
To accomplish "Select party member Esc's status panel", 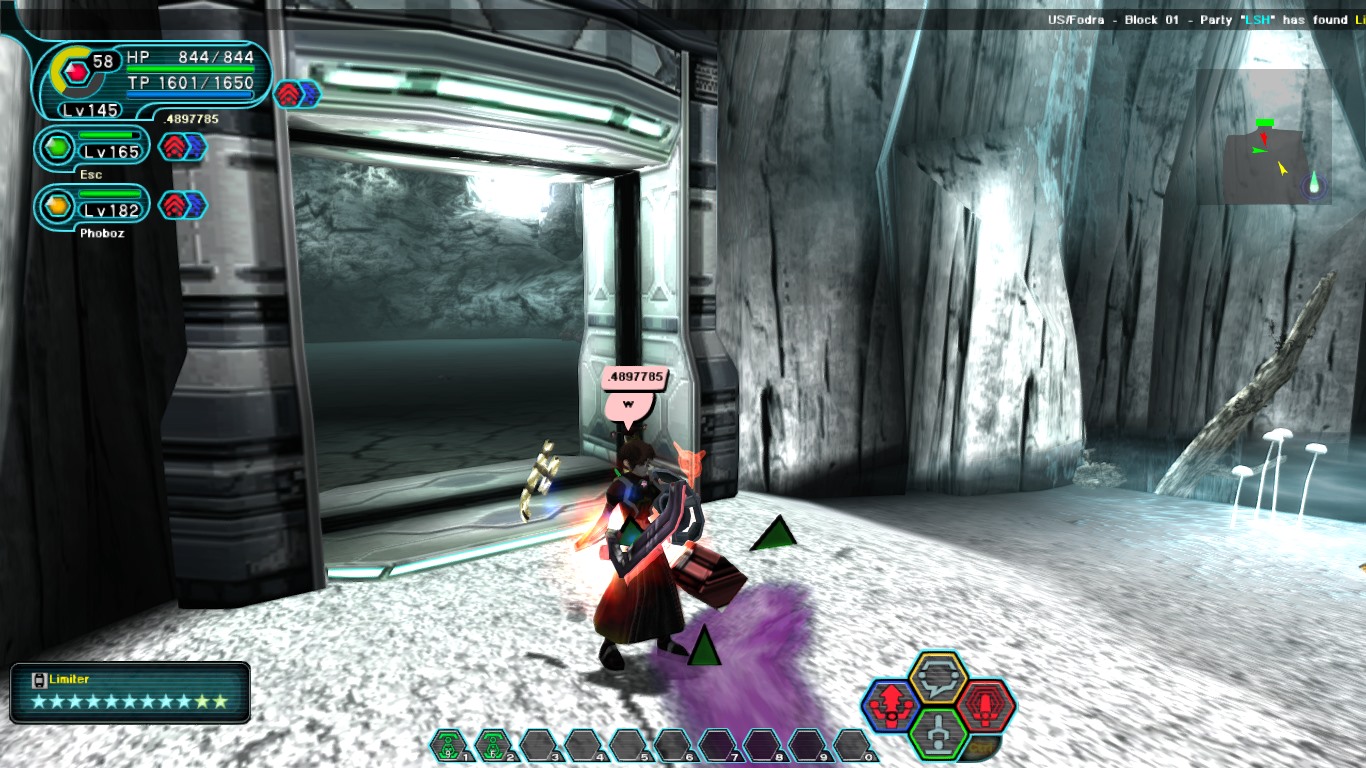I will point(92,149).
